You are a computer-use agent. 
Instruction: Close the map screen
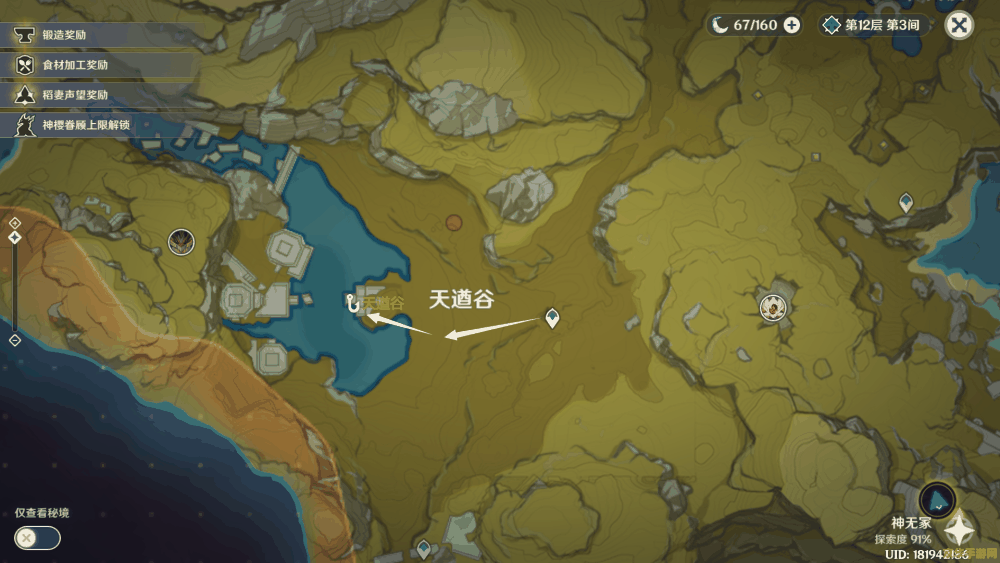[959, 25]
